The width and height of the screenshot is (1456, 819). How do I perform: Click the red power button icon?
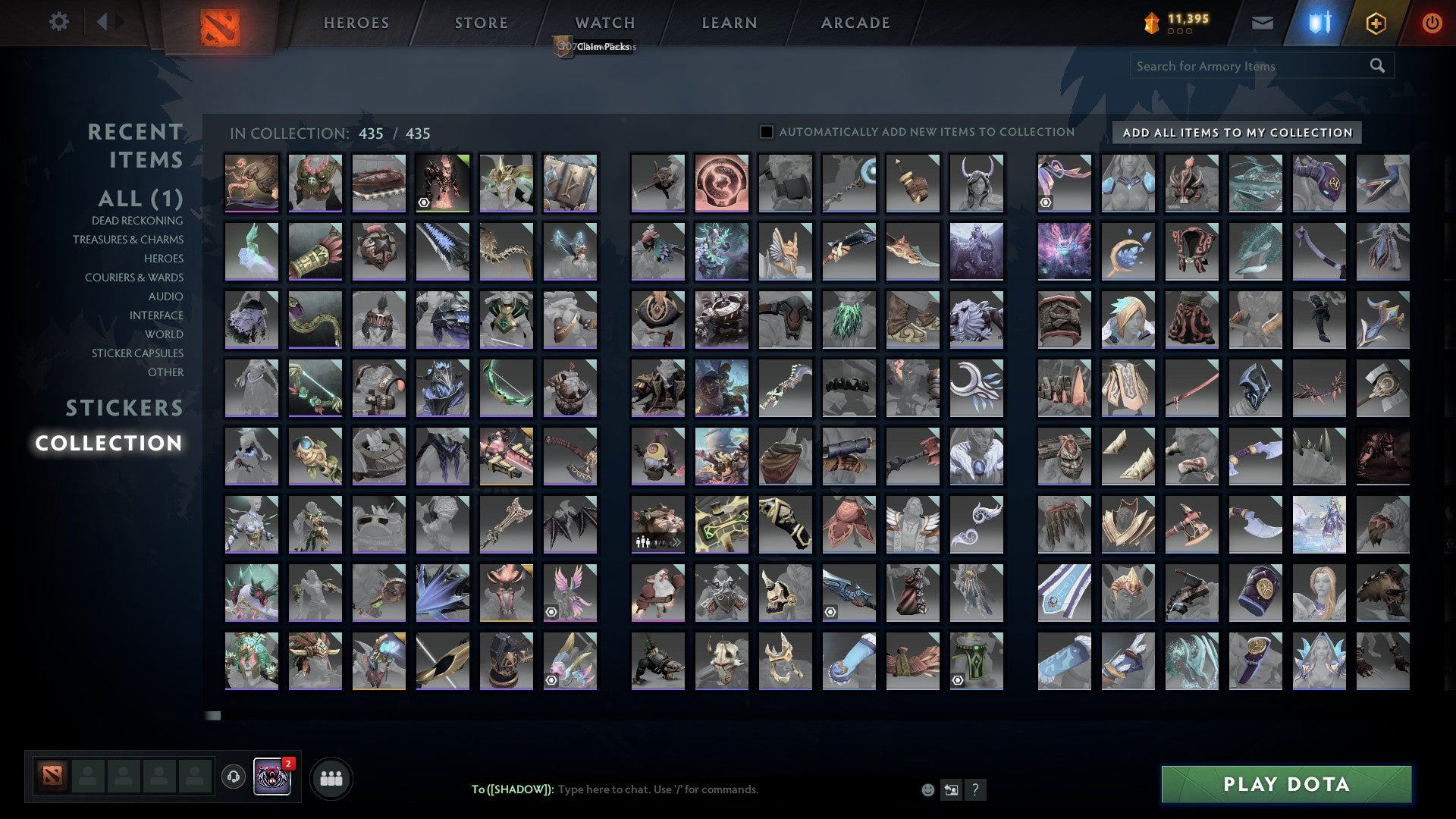tap(1432, 23)
